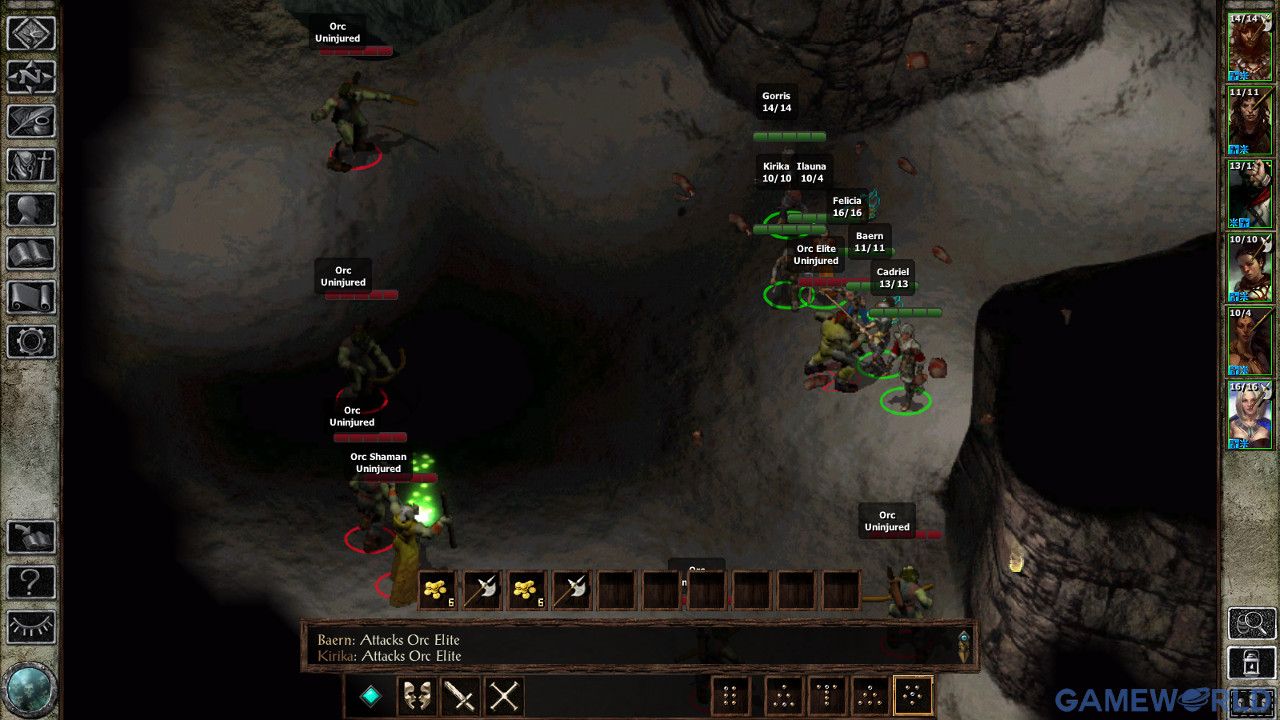Select the attack action sword icon

click(x=460, y=695)
